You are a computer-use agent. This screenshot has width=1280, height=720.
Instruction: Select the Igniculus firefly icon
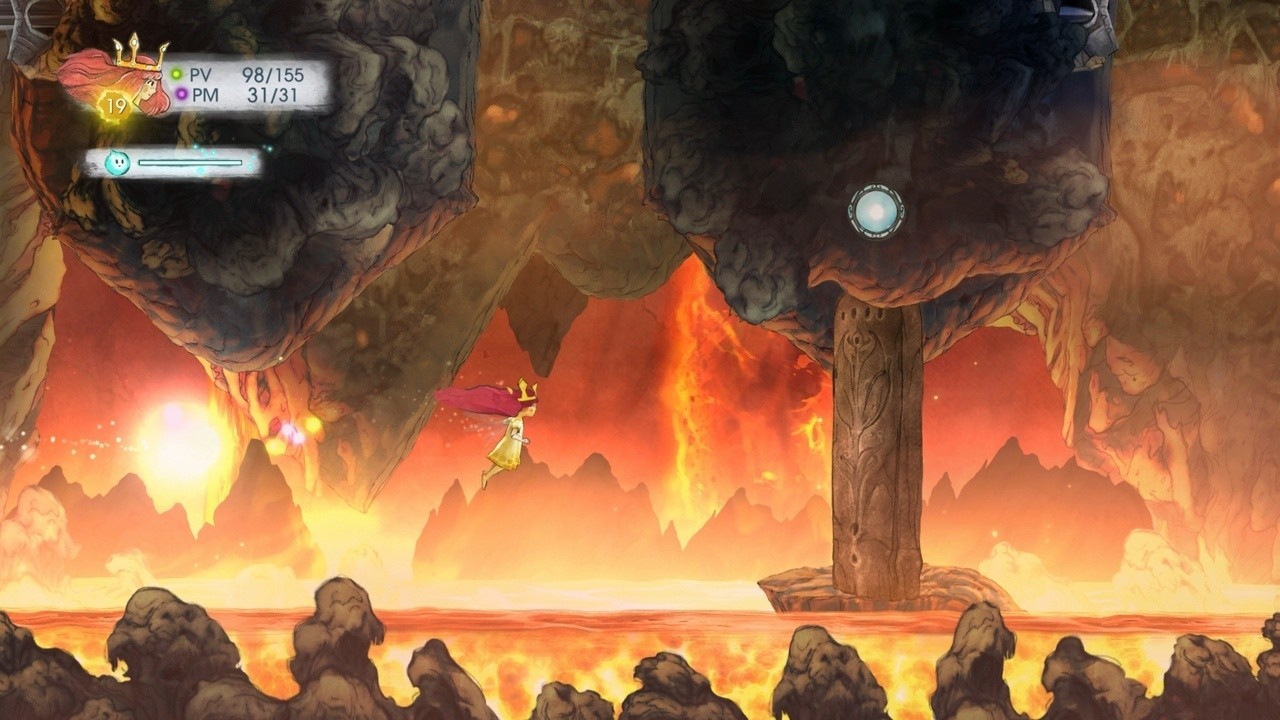coord(117,162)
